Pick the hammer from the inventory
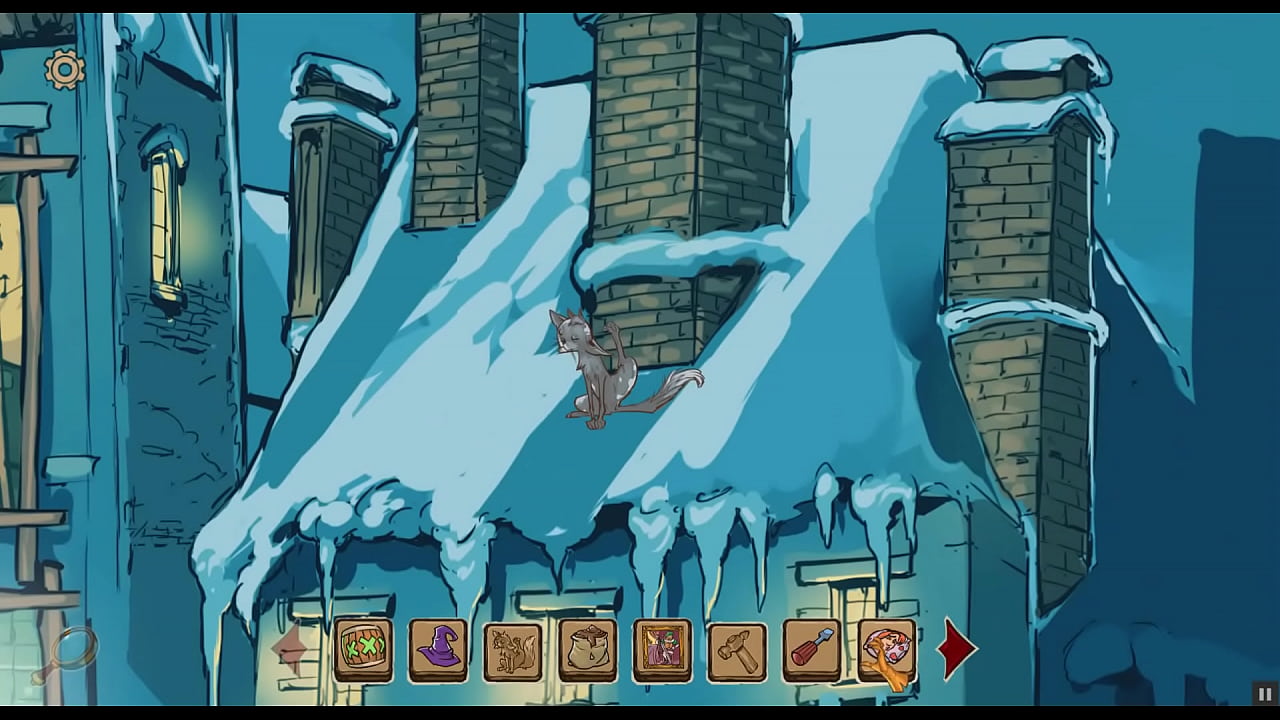 [737, 650]
